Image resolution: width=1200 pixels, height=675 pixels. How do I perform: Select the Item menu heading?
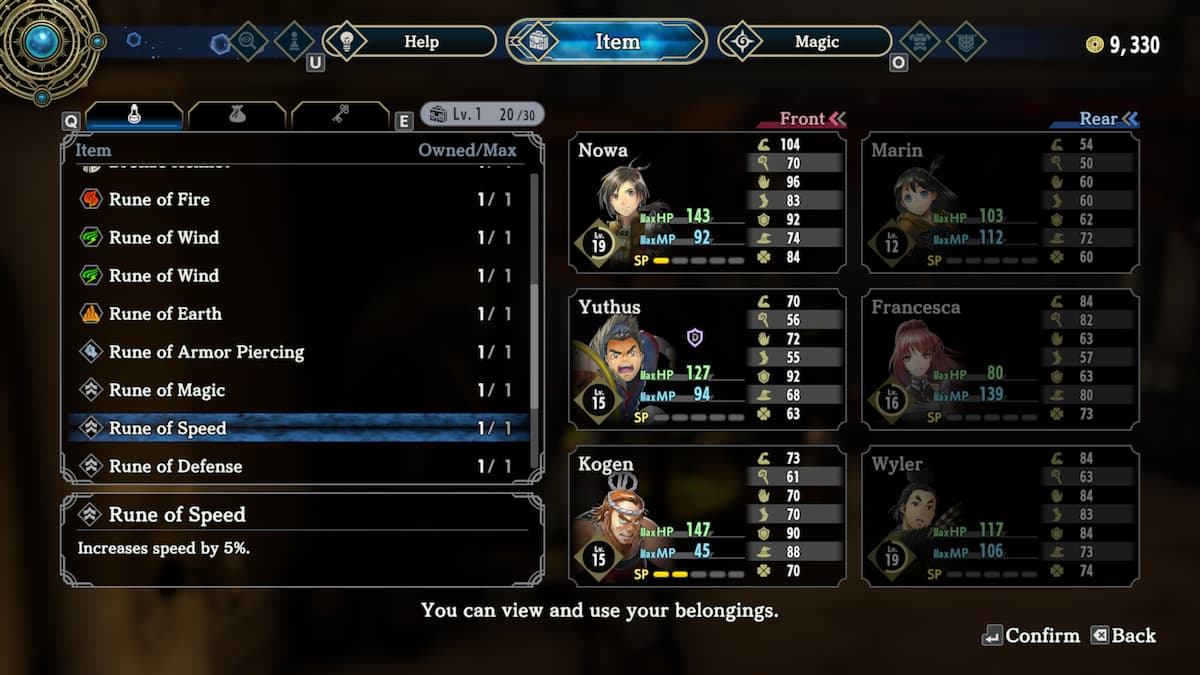tap(608, 42)
